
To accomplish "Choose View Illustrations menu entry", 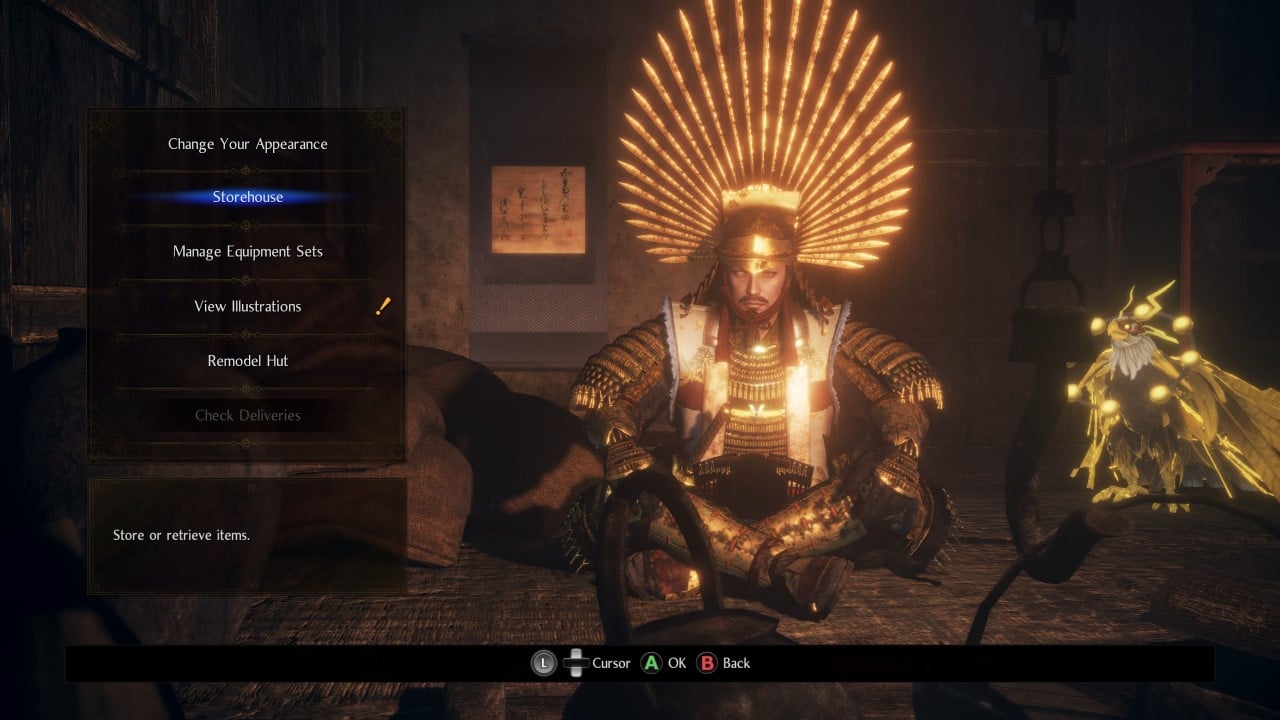I will click(247, 306).
